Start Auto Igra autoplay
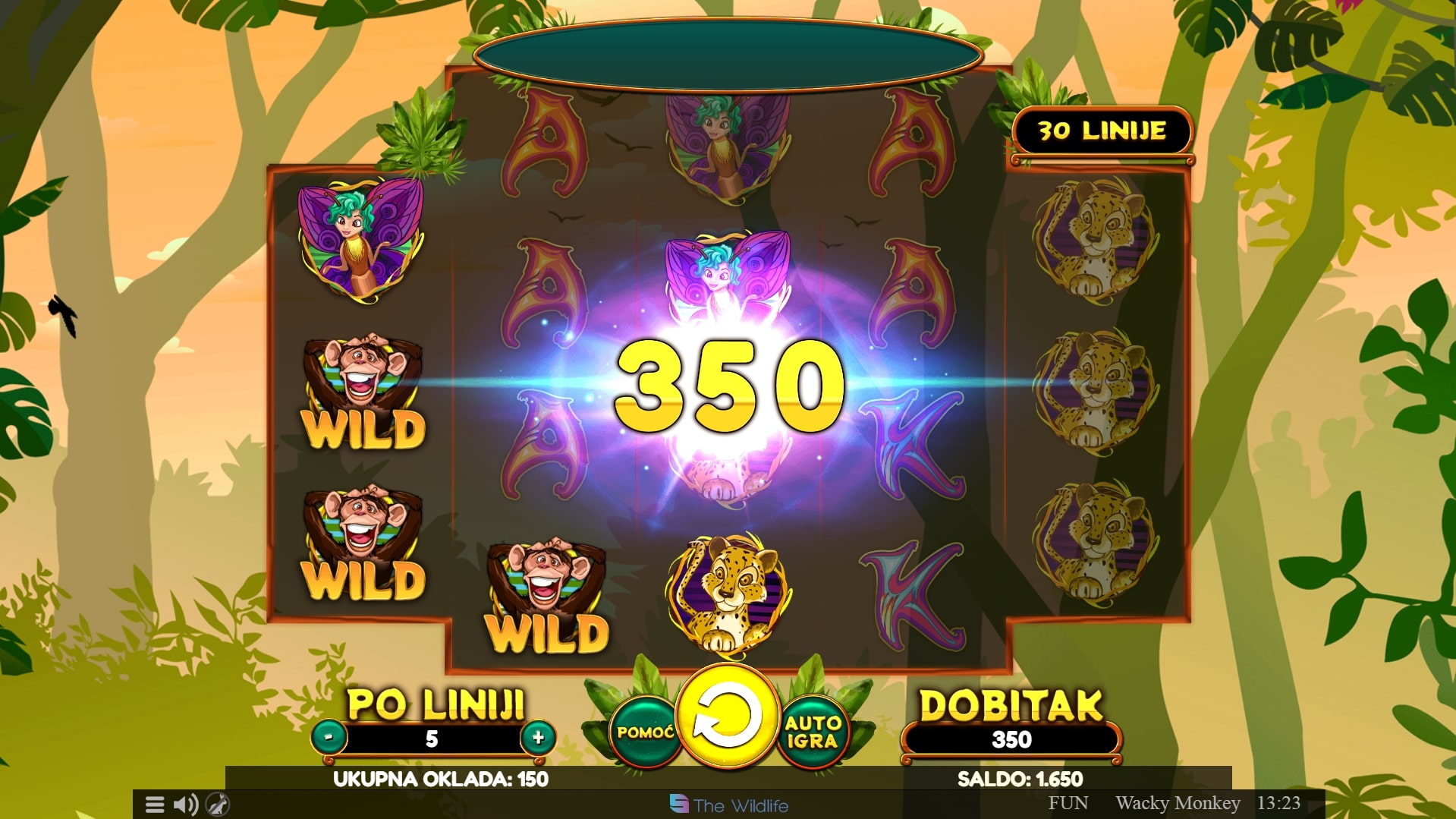Viewport: 1456px width, 819px height. 812,732
